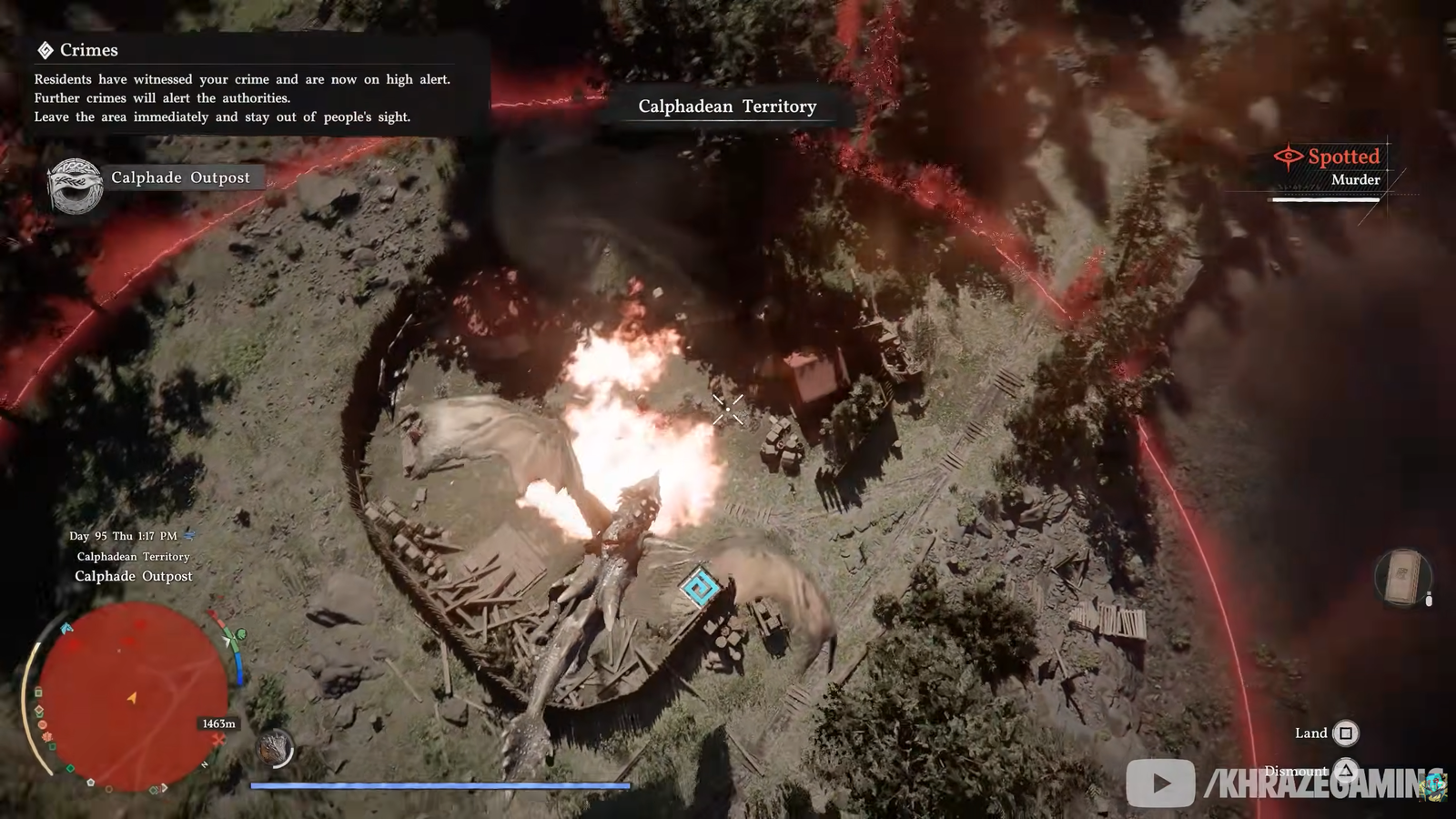This screenshot has height=819, width=1456.
Task: Select the blue diamond waypoint marker
Action: pos(701,587)
